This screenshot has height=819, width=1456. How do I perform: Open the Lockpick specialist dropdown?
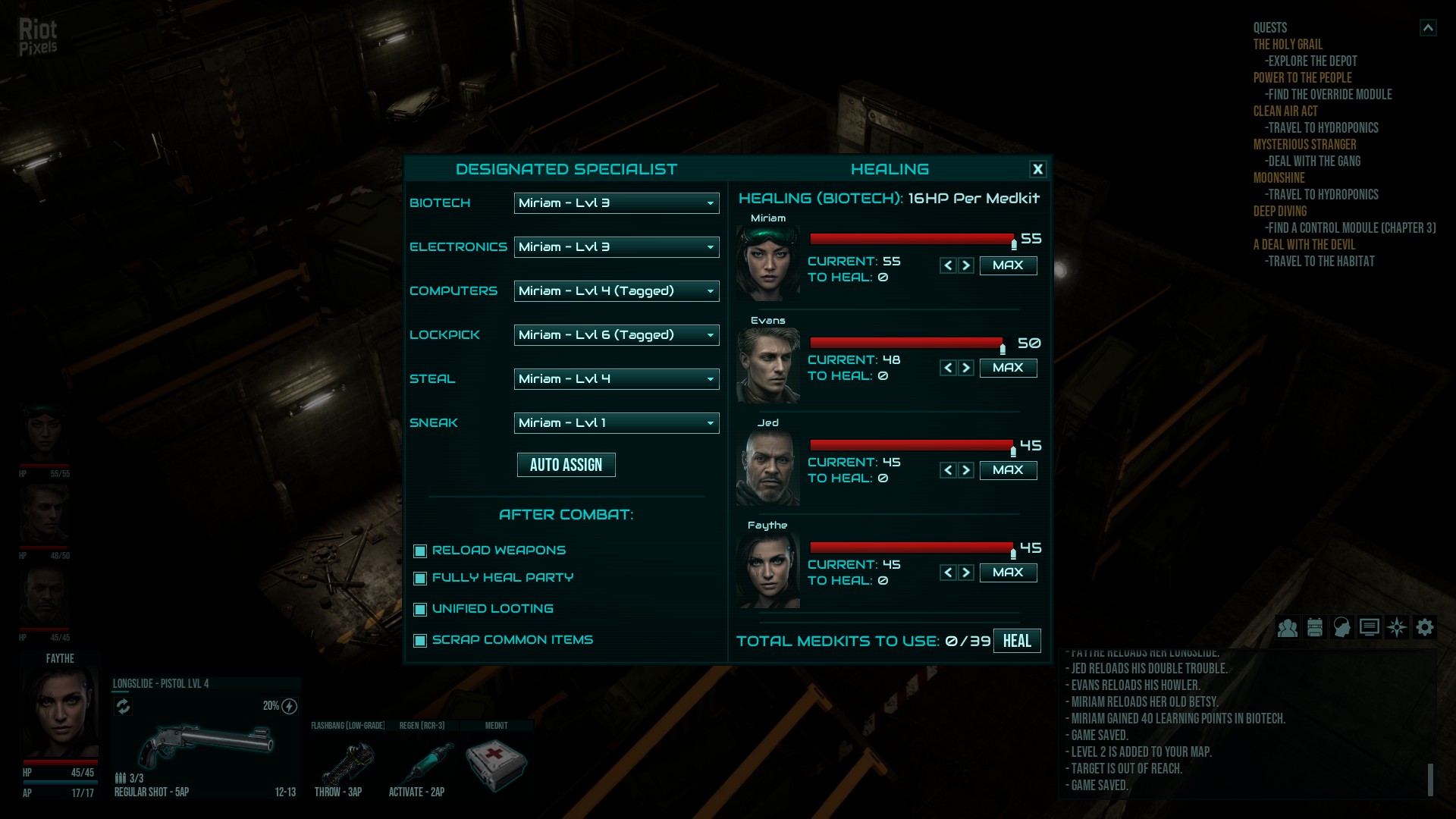click(x=616, y=335)
